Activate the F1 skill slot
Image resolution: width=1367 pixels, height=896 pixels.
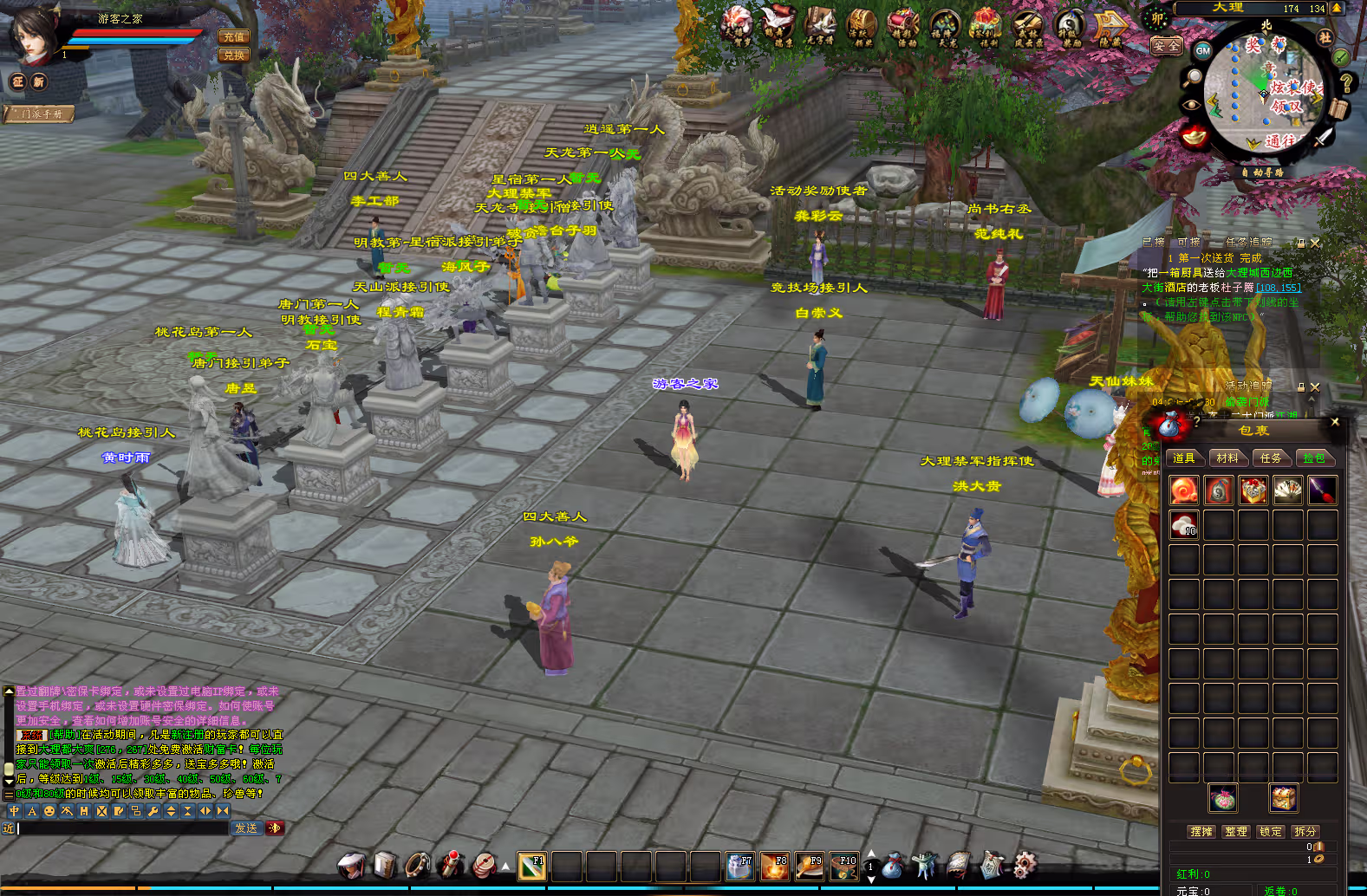[531, 866]
